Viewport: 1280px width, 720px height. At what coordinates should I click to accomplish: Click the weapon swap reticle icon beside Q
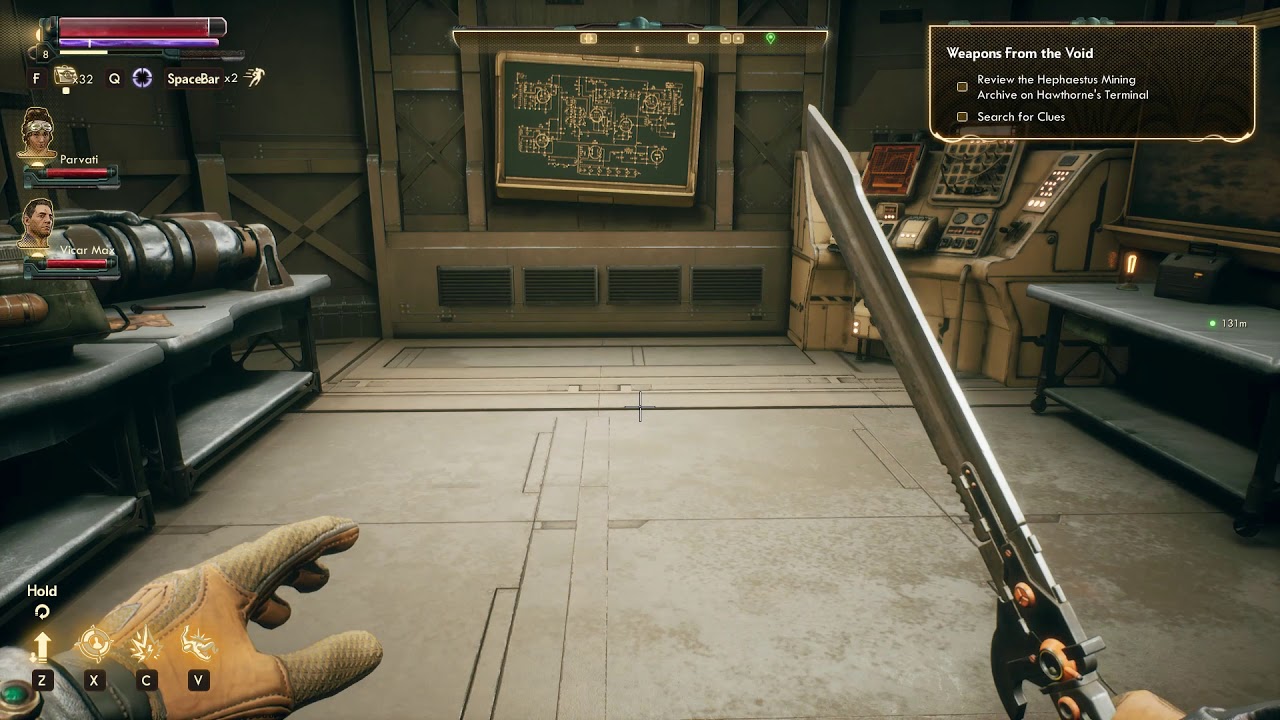pos(141,78)
